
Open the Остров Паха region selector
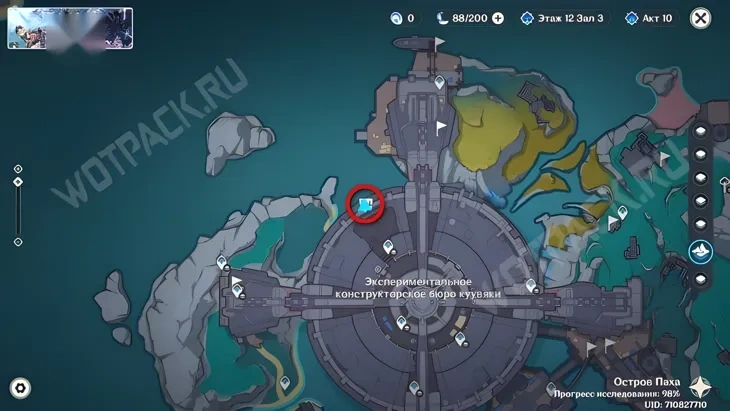(648, 382)
